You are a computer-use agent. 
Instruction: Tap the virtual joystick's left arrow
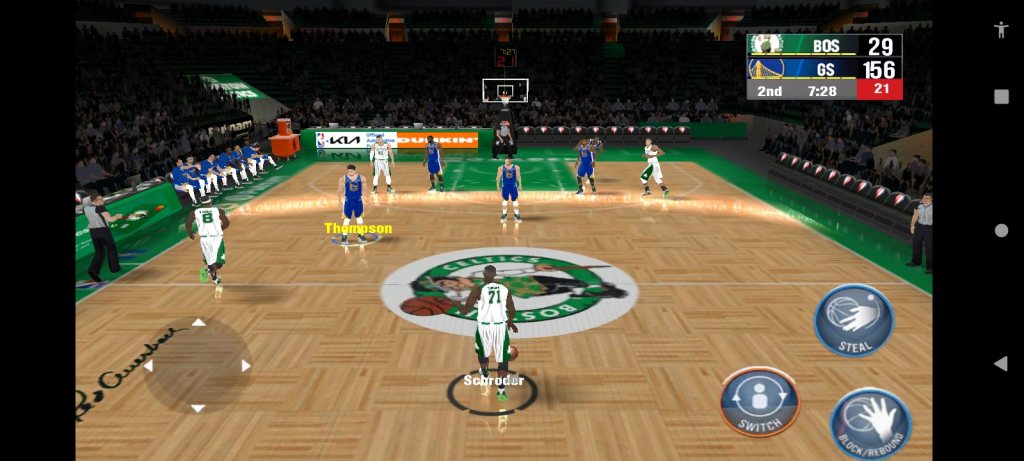pyautogui.click(x=149, y=366)
